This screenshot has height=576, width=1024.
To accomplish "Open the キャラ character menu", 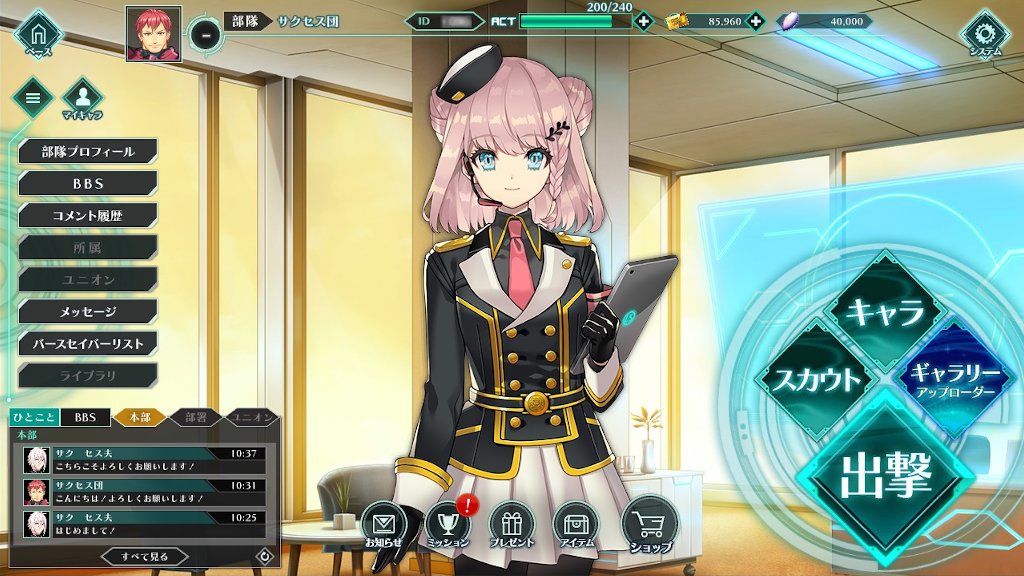I will coord(885,313).
